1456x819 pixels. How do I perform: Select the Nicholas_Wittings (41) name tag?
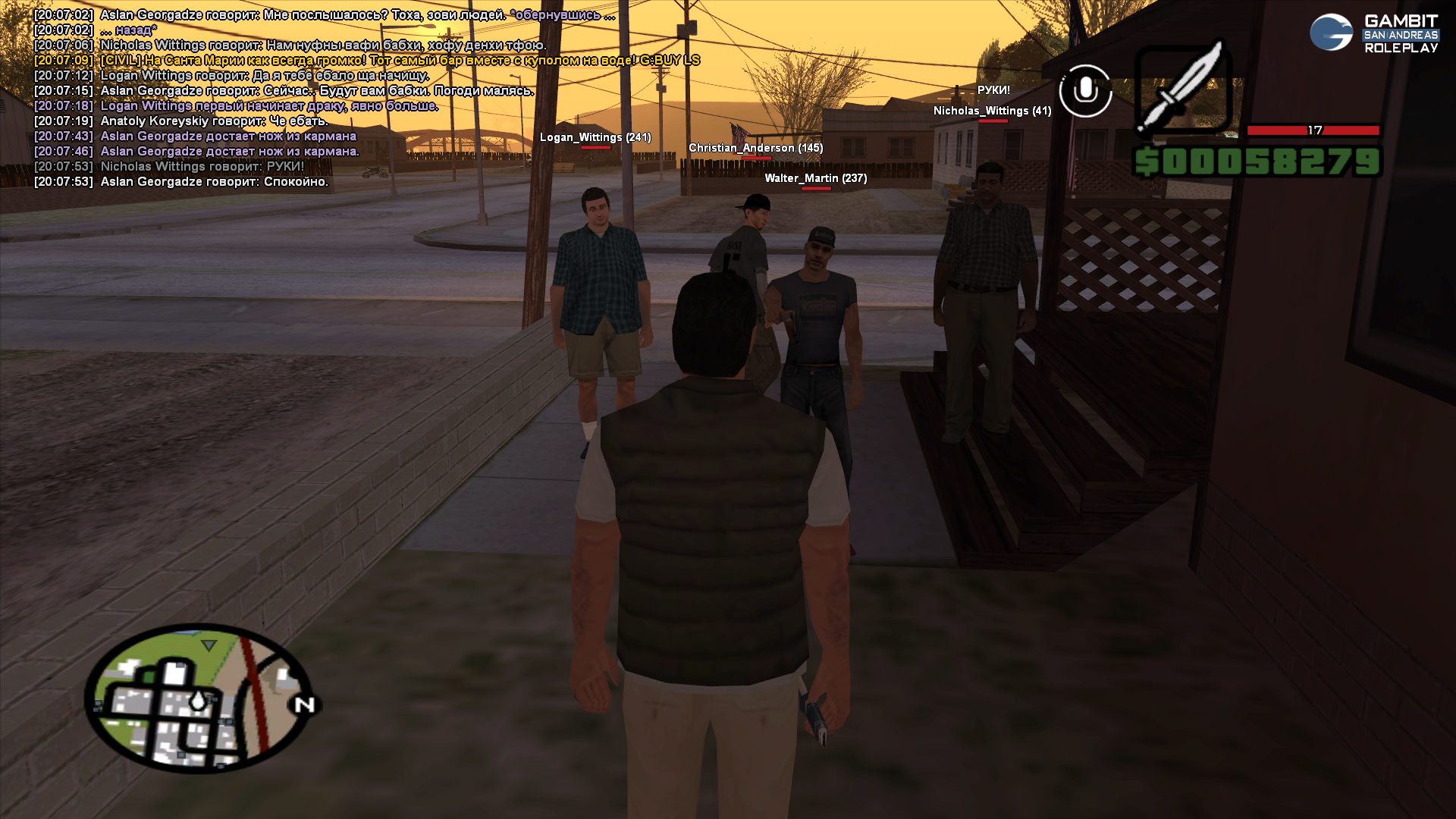click(x=992, y=111)
